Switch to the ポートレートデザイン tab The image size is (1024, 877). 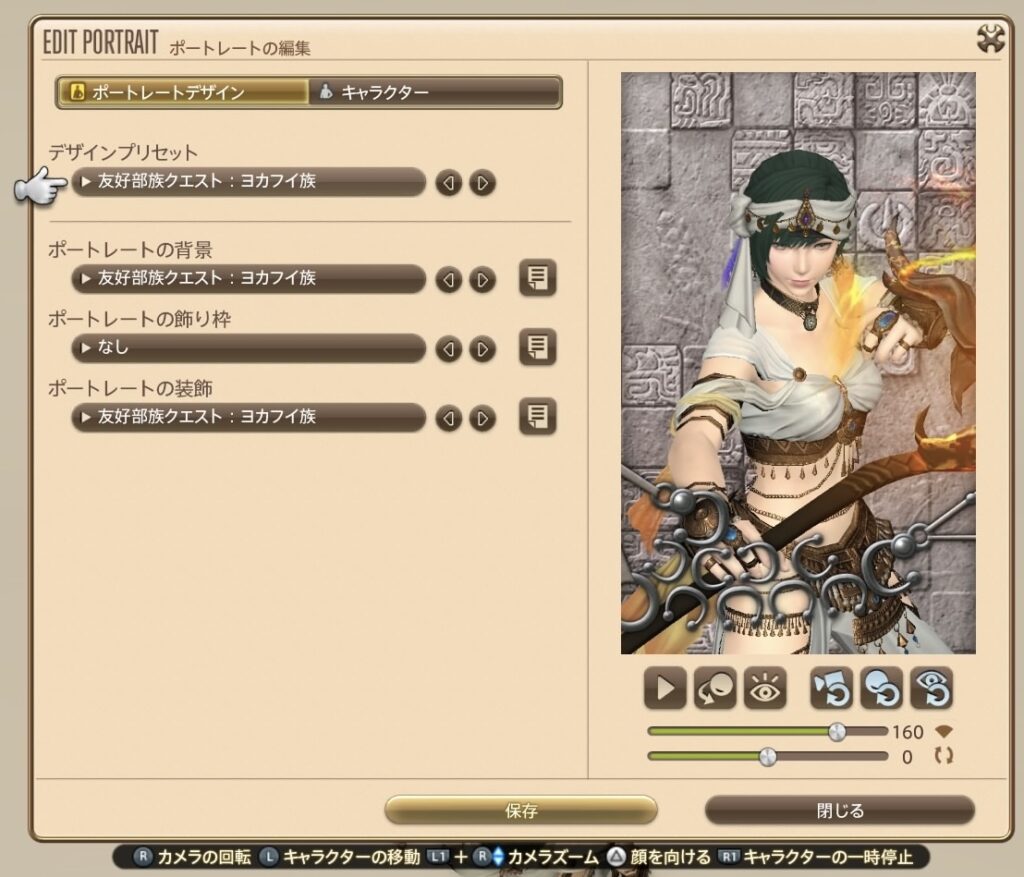(183, 93)
